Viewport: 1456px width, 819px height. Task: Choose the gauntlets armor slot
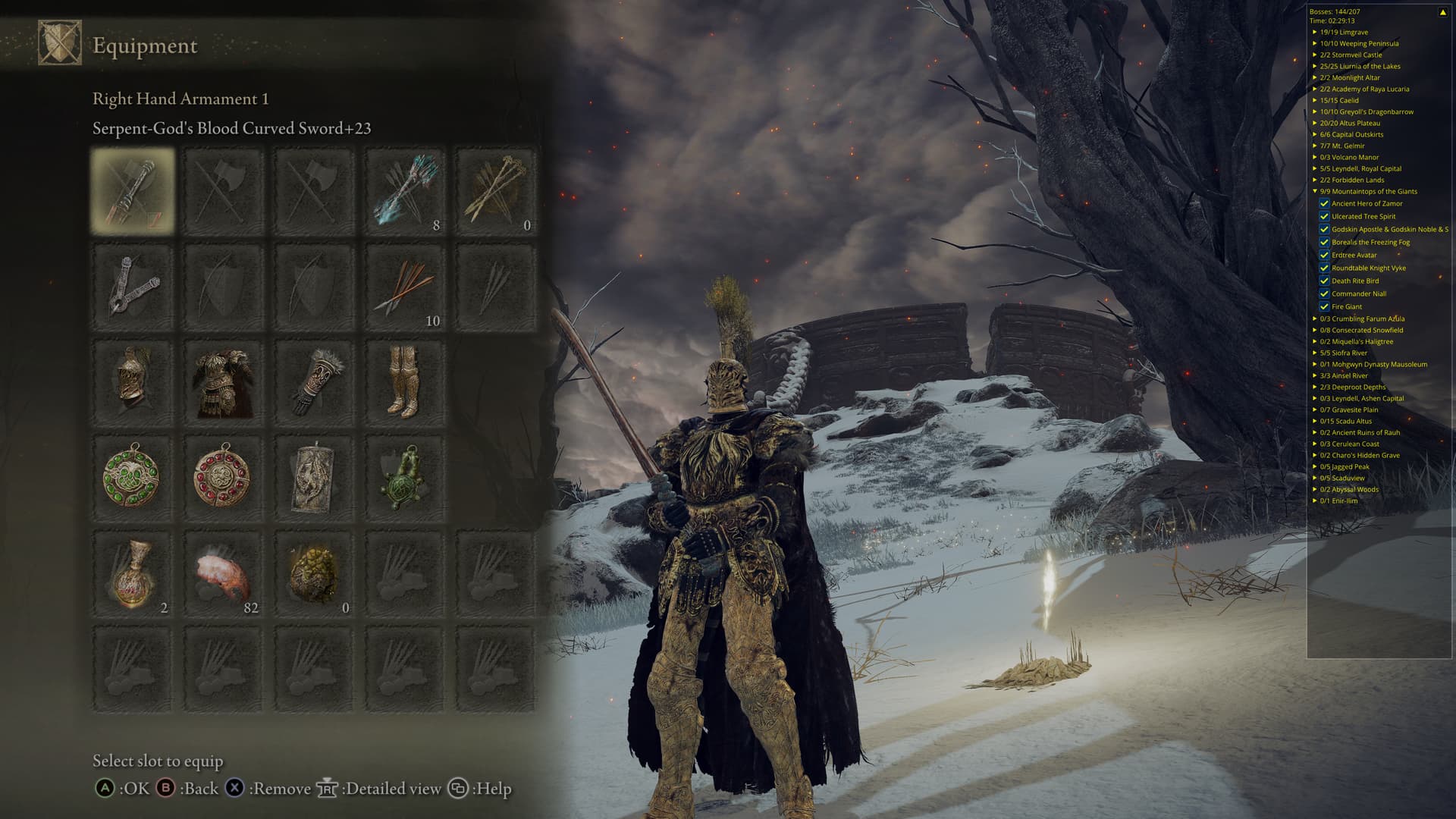313,381
